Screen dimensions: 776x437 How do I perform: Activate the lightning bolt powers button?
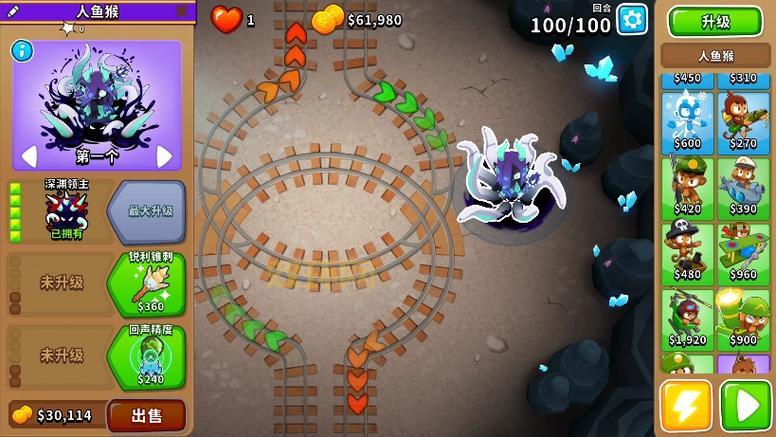tap(686, 405)
